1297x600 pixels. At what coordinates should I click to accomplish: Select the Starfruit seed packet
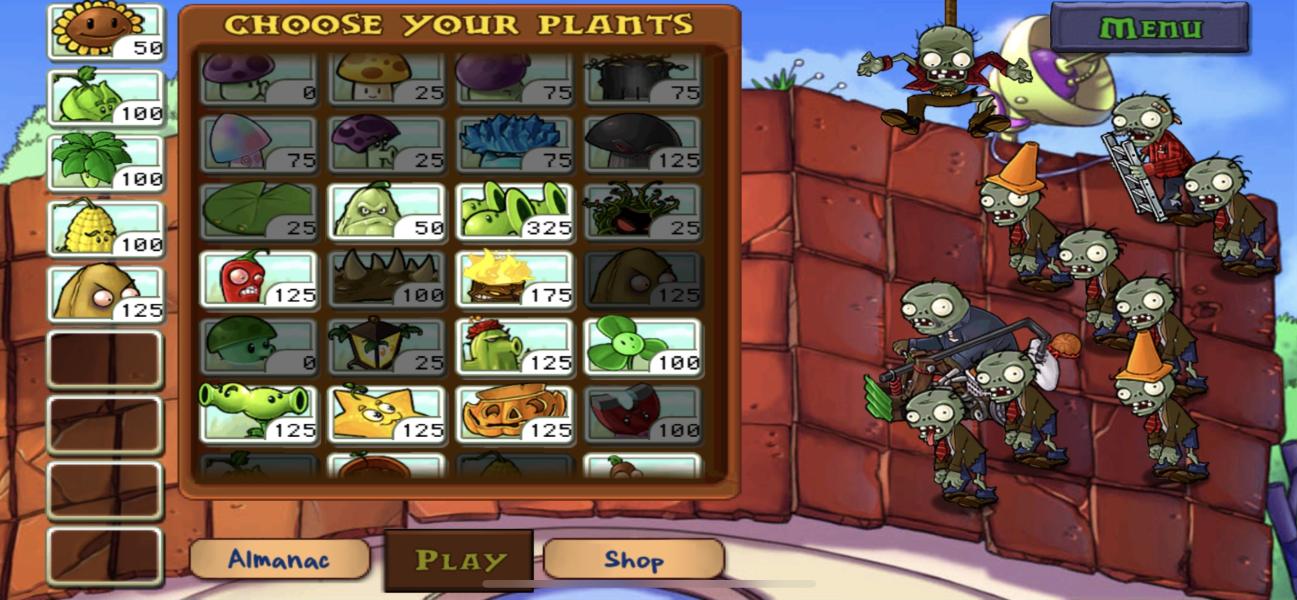click(387, 413)
